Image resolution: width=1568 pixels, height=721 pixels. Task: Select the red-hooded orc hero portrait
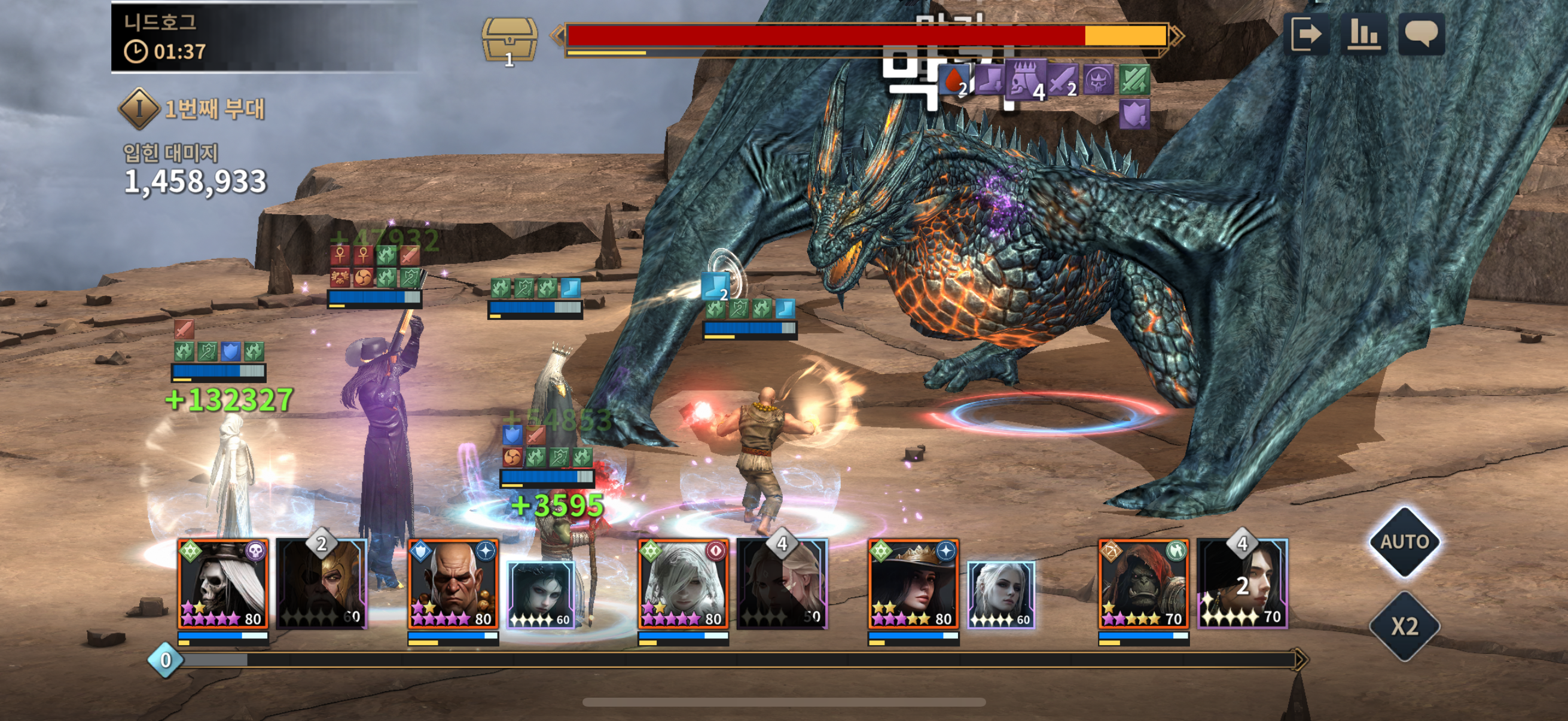coord(1143,583)
